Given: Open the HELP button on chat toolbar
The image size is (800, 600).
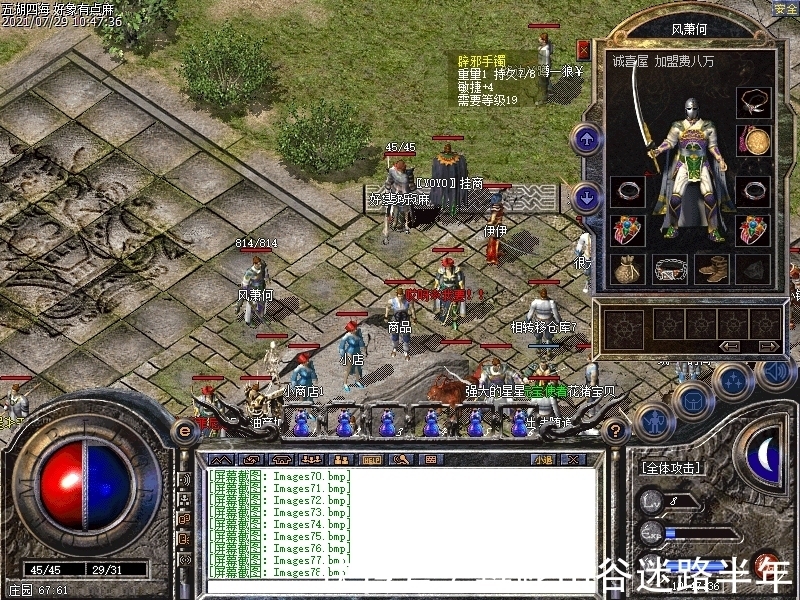Looking at the screenshot, I should click(371, 460).
